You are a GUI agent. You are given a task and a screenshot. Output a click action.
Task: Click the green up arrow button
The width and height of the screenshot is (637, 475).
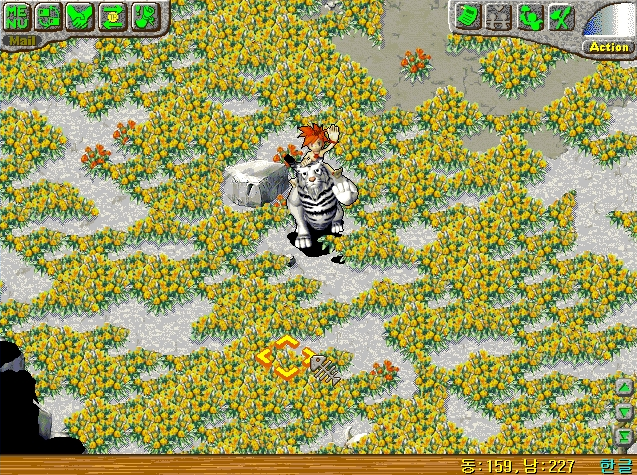[624, 390]
